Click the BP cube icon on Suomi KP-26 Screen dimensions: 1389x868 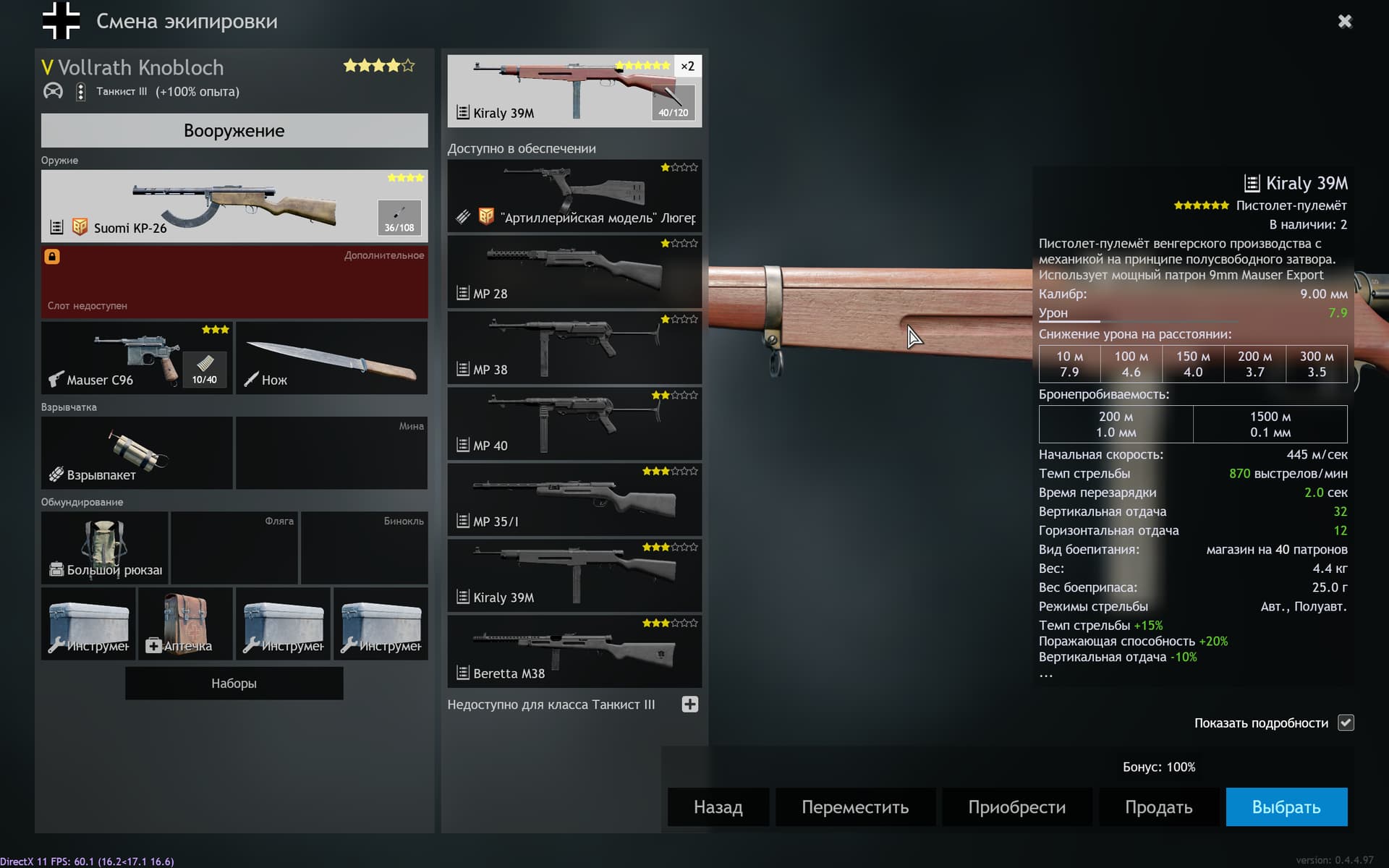point(80,227)
